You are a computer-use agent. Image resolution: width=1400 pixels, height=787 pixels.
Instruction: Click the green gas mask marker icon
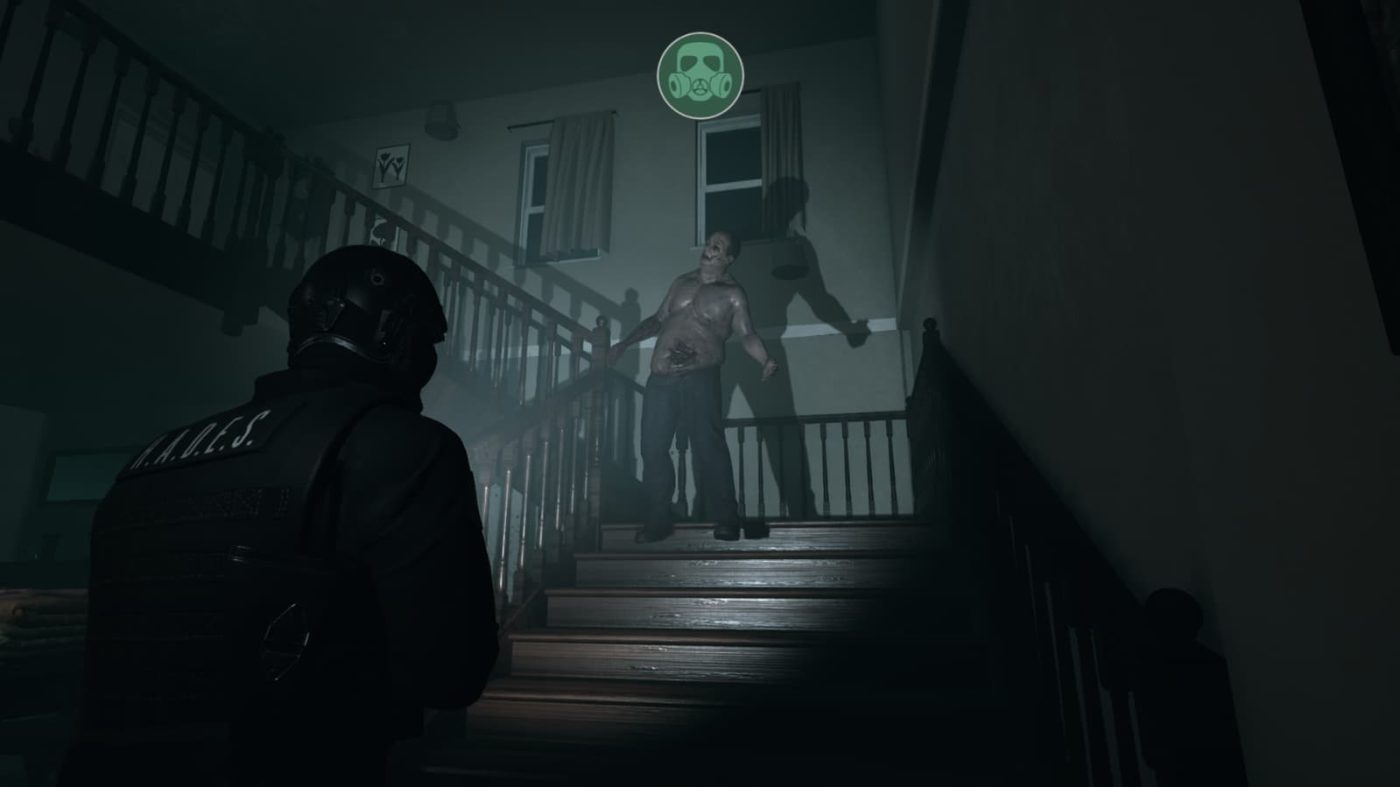[700, 74]
